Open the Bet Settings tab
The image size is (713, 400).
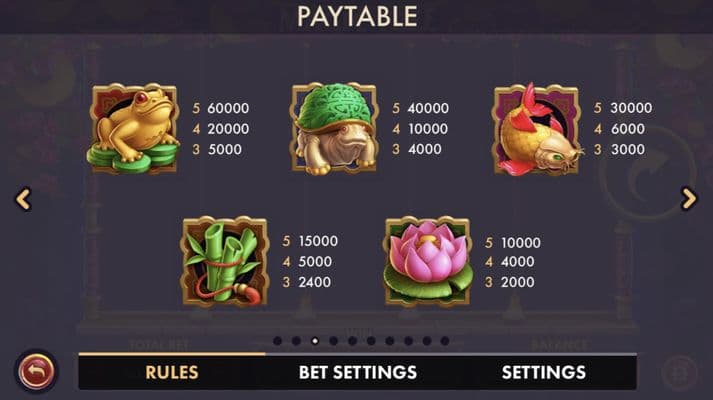pyautogui.click(x=357, y=372)
